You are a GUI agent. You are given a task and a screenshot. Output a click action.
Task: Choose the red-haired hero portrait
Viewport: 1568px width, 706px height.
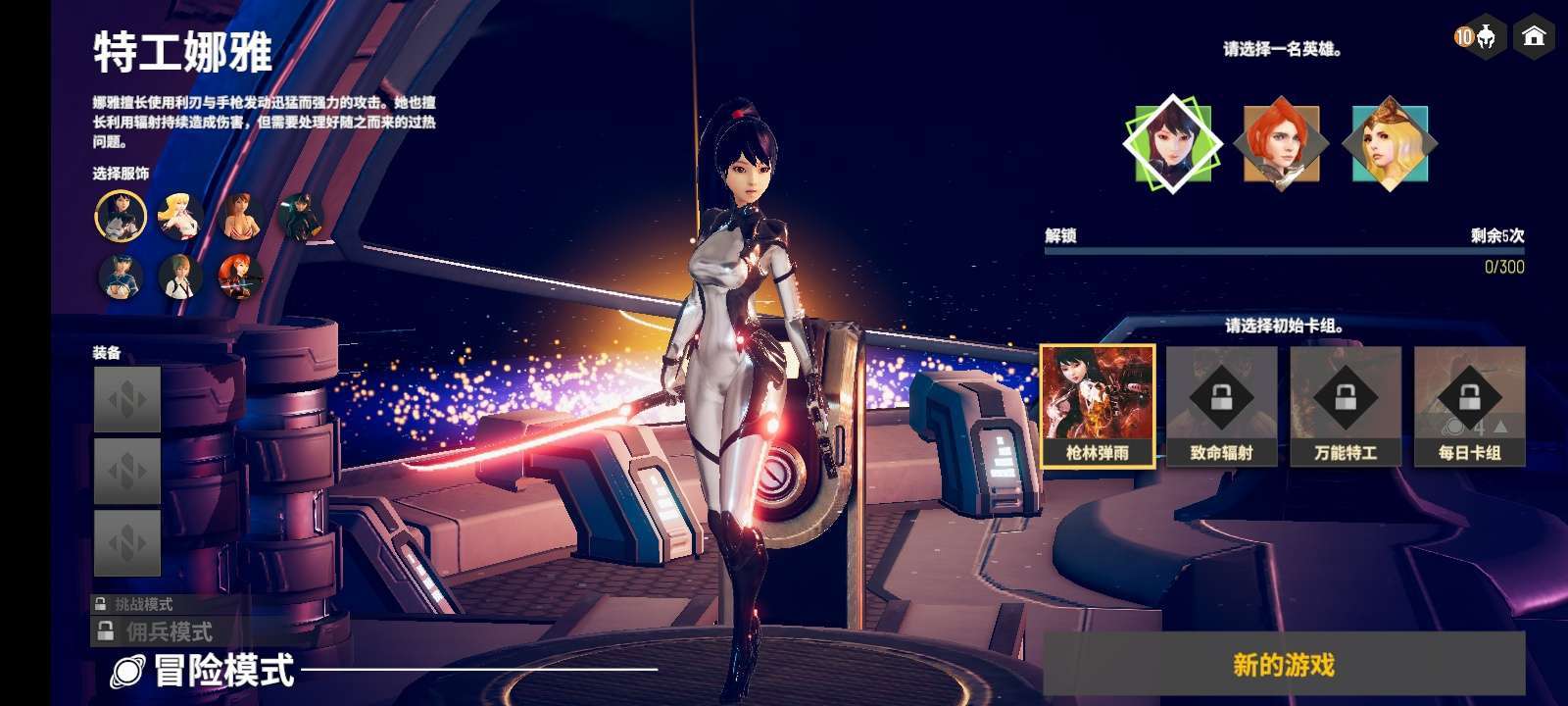click(x=1281, y=144)
